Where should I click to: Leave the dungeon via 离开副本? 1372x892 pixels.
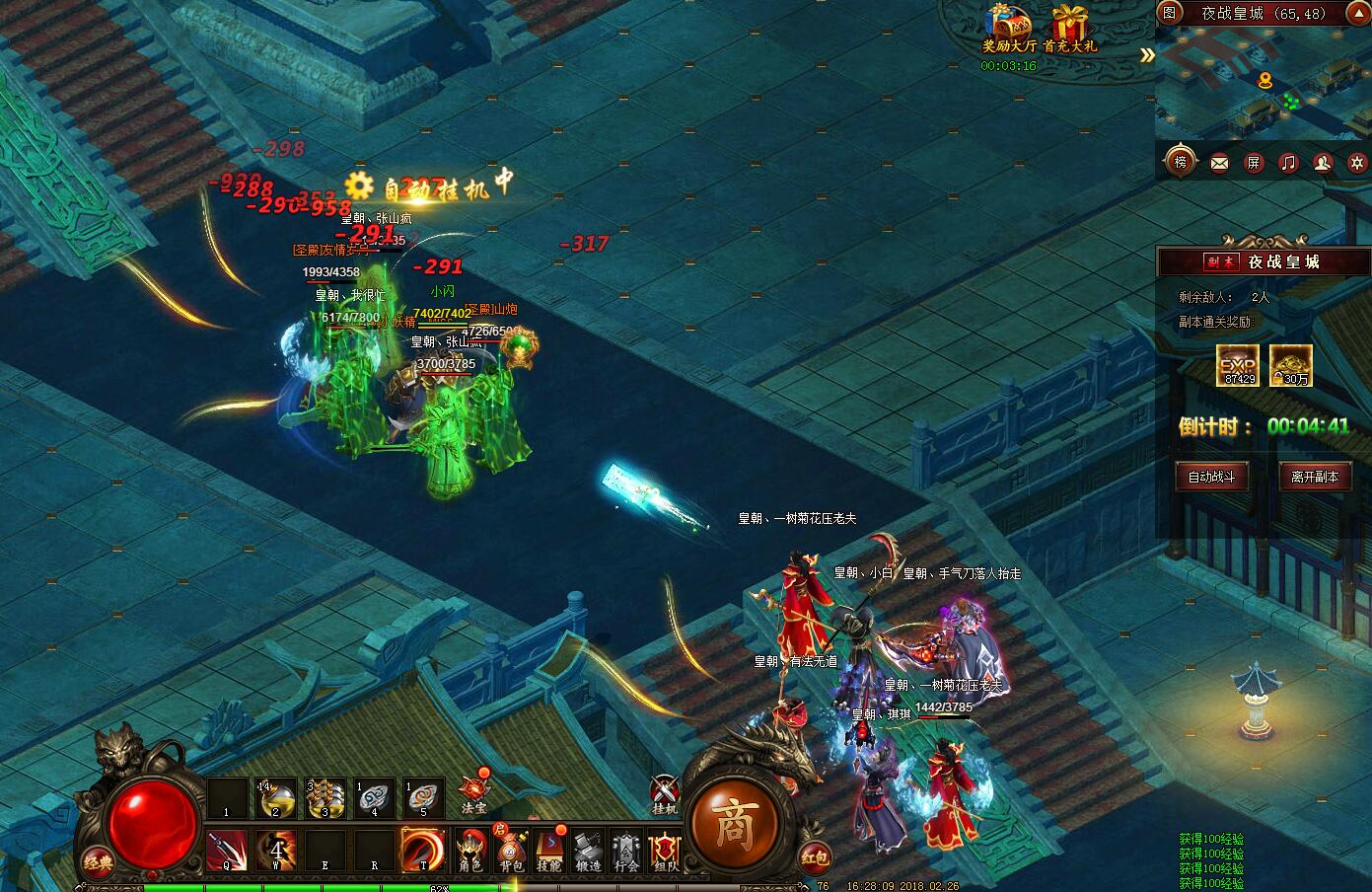(x=1314, y=477)
